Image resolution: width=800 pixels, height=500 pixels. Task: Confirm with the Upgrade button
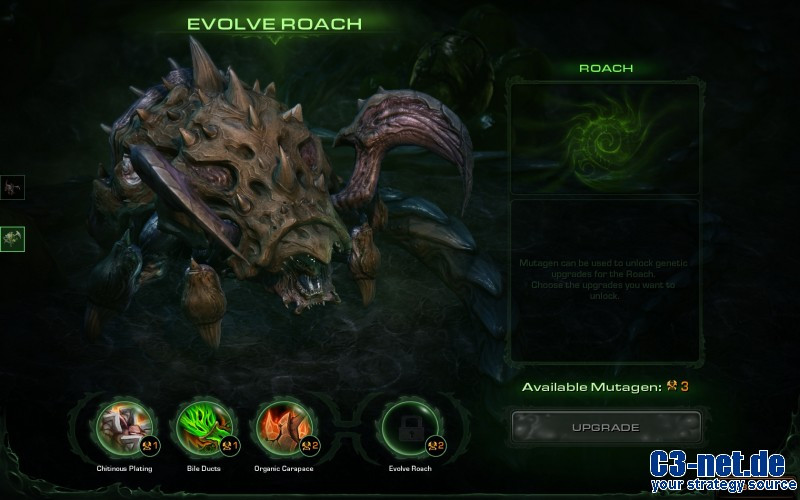(605, 427)
